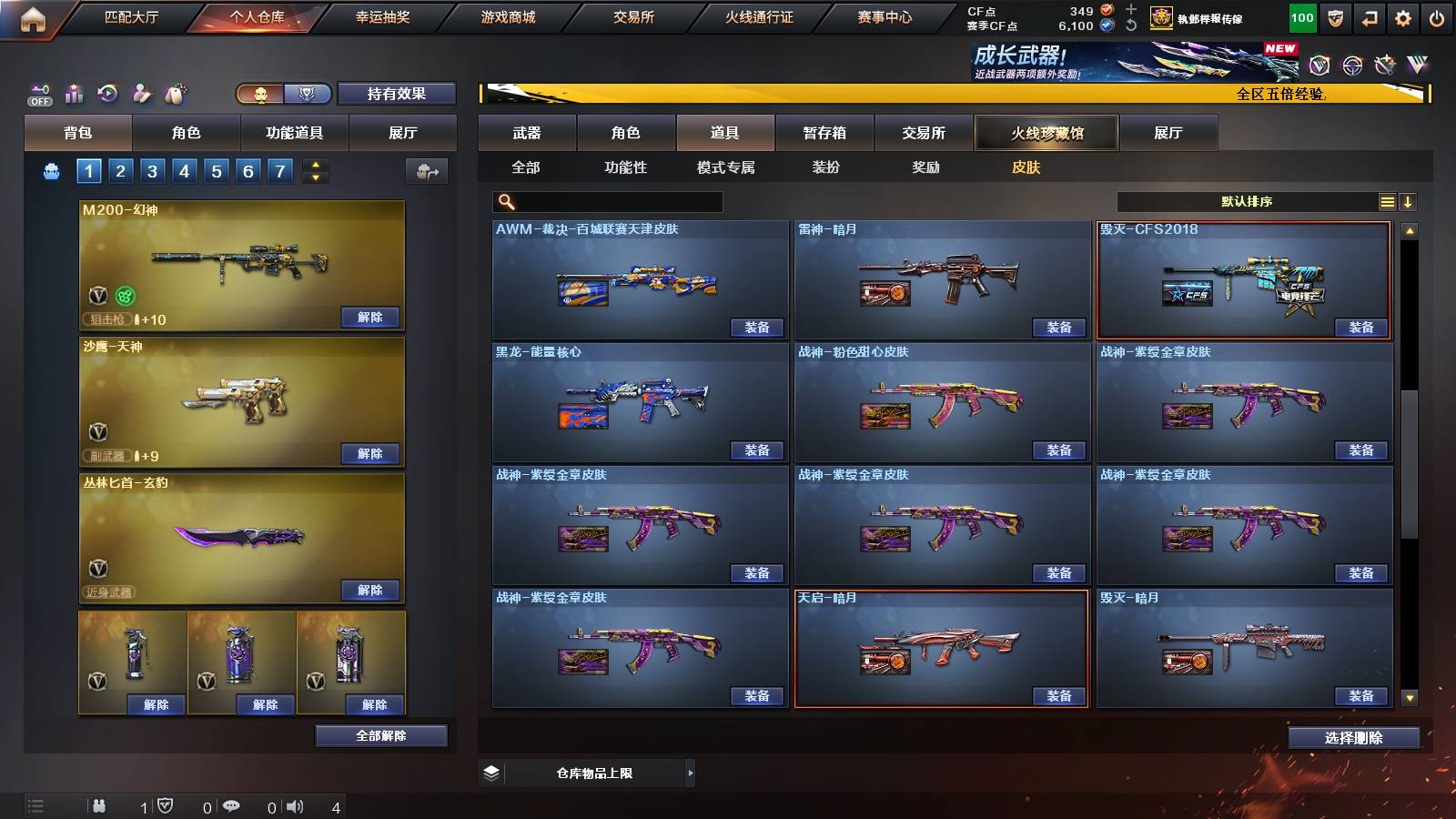Open the chat bubble icon in status bar

click(x=232, y=806)
